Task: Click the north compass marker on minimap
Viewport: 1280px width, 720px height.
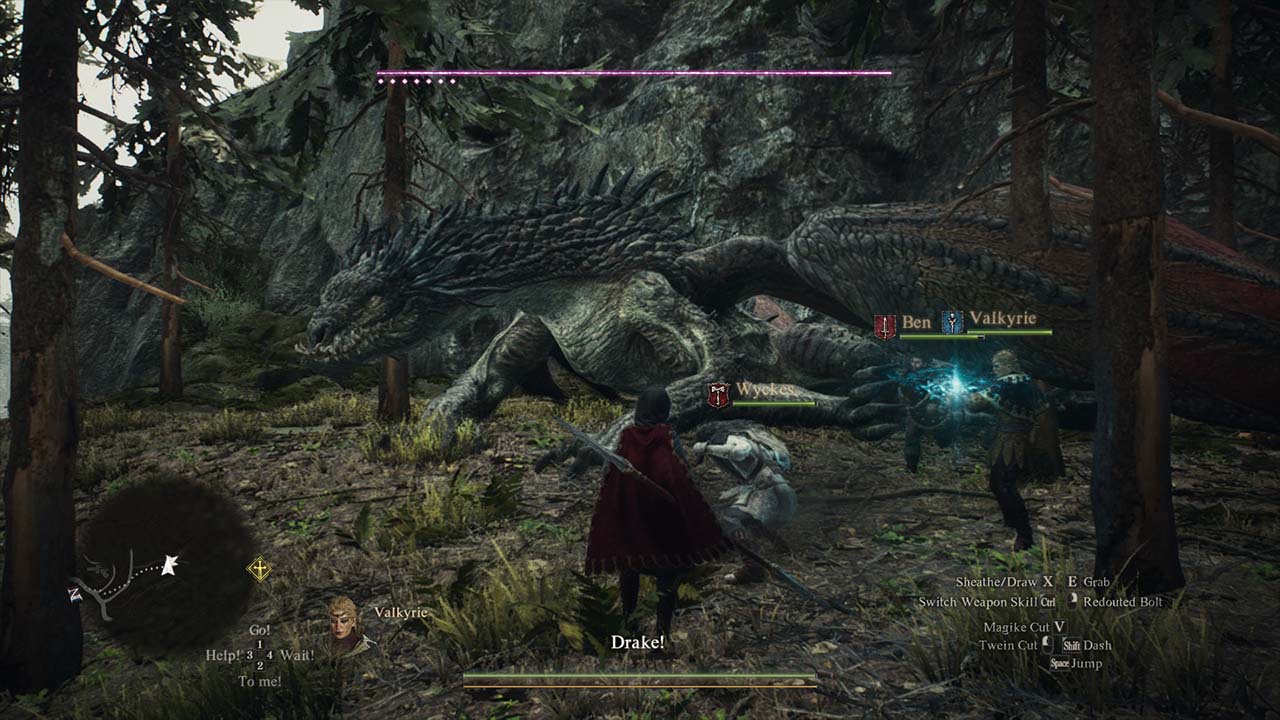Action: point(74,594)
